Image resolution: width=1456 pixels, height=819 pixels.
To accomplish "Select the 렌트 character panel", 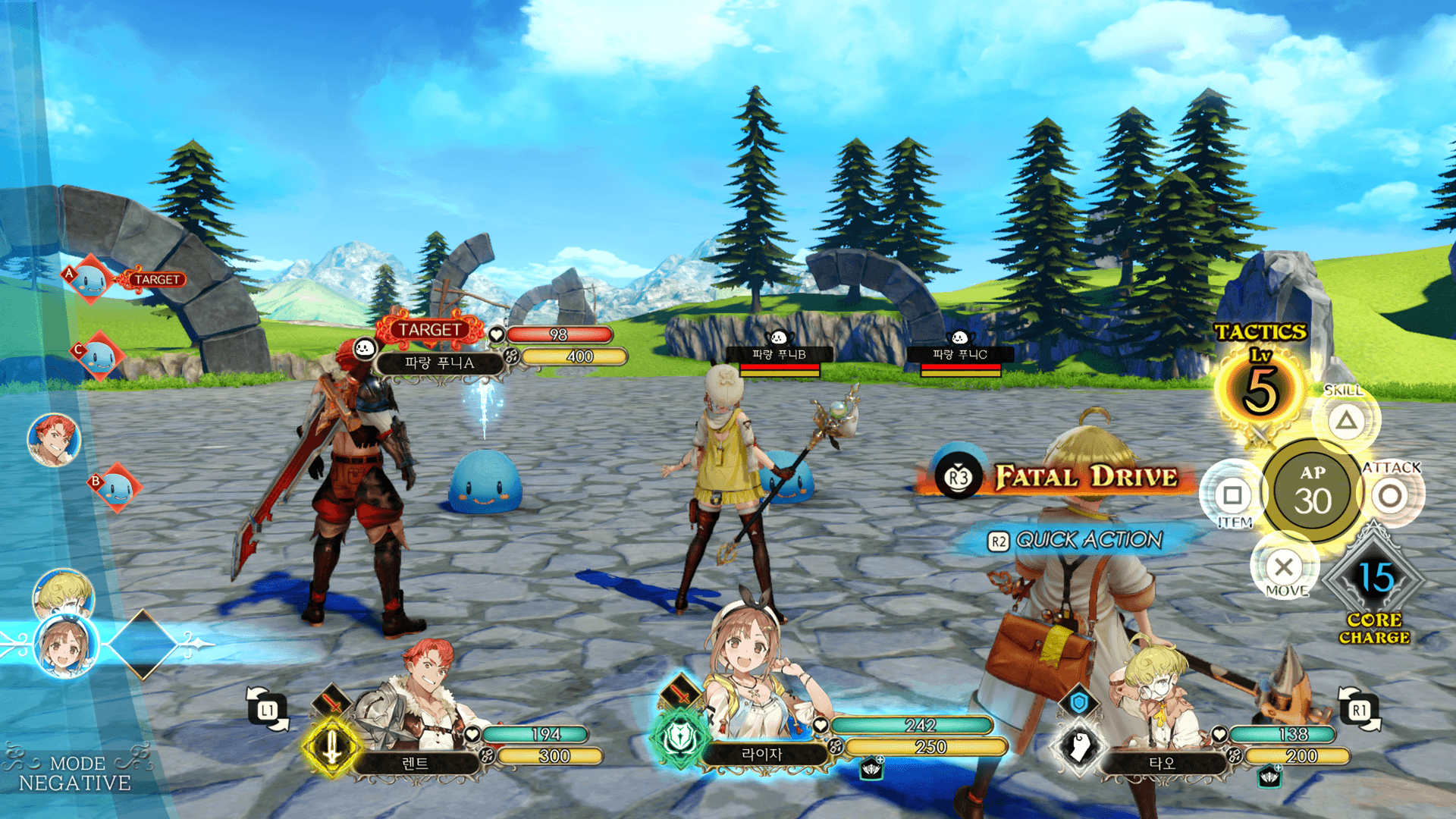I will [x=416, y=763].
